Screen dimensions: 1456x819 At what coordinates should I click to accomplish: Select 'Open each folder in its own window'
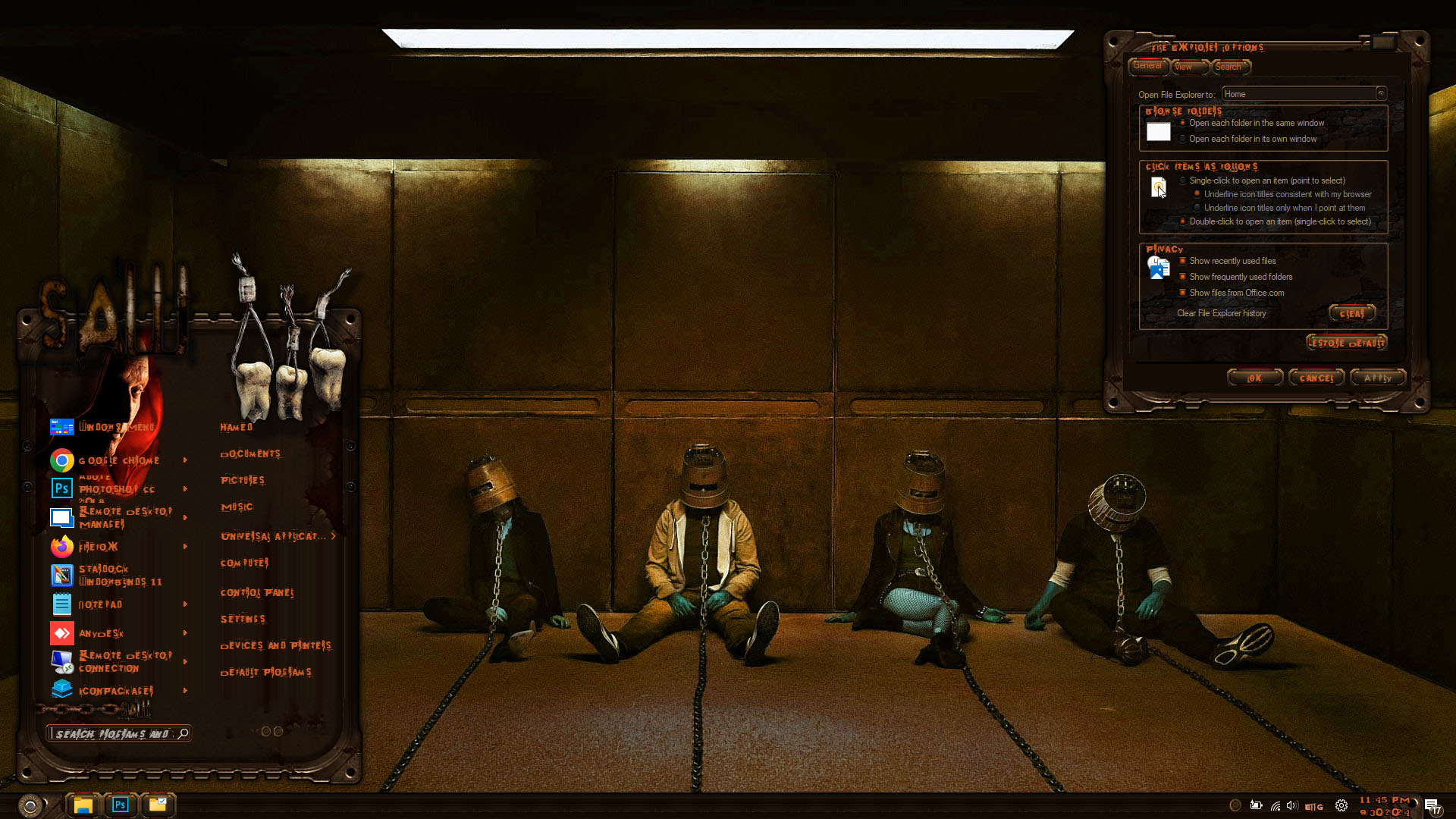point(1183,139)
